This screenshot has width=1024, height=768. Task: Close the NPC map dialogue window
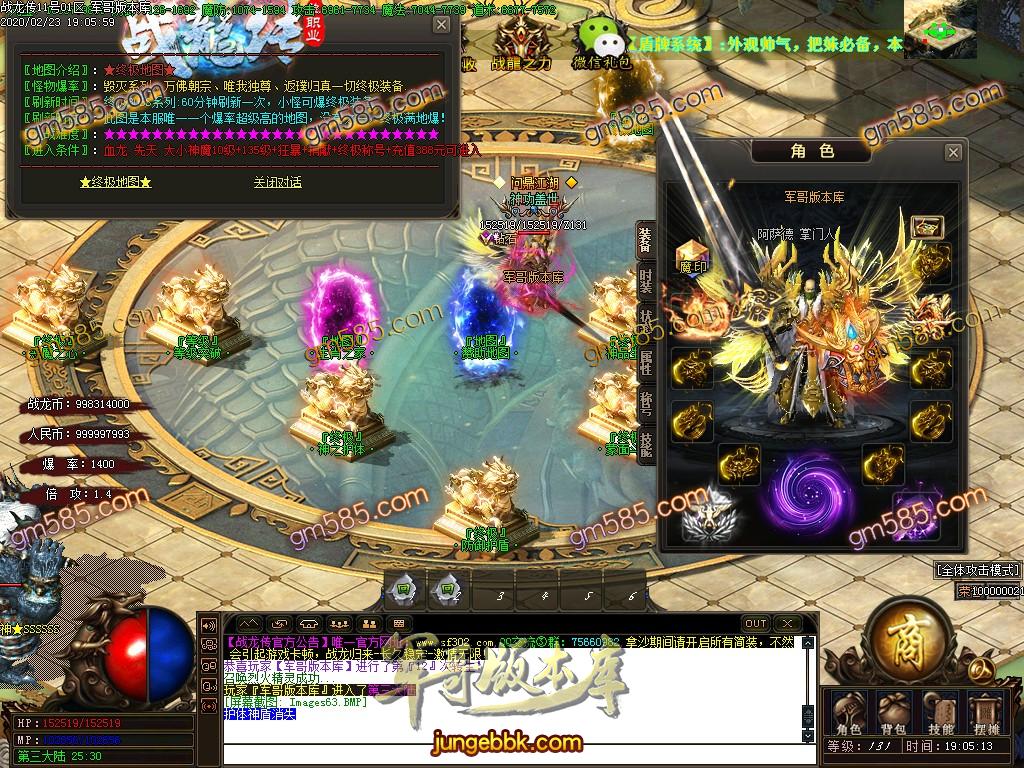[x=441, y=25]
